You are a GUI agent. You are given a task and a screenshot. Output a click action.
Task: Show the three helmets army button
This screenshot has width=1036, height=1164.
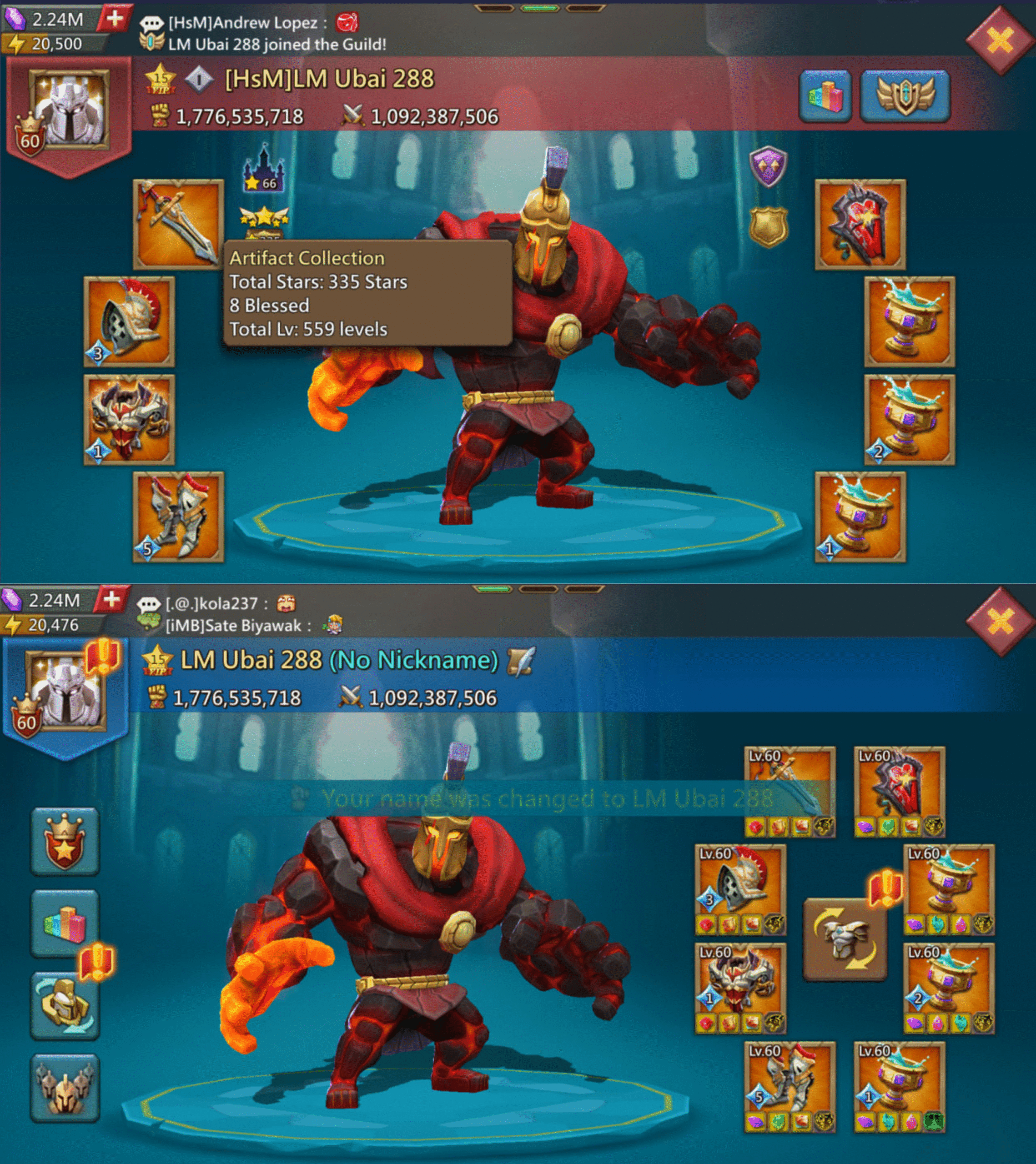[x=65, y=1088]
